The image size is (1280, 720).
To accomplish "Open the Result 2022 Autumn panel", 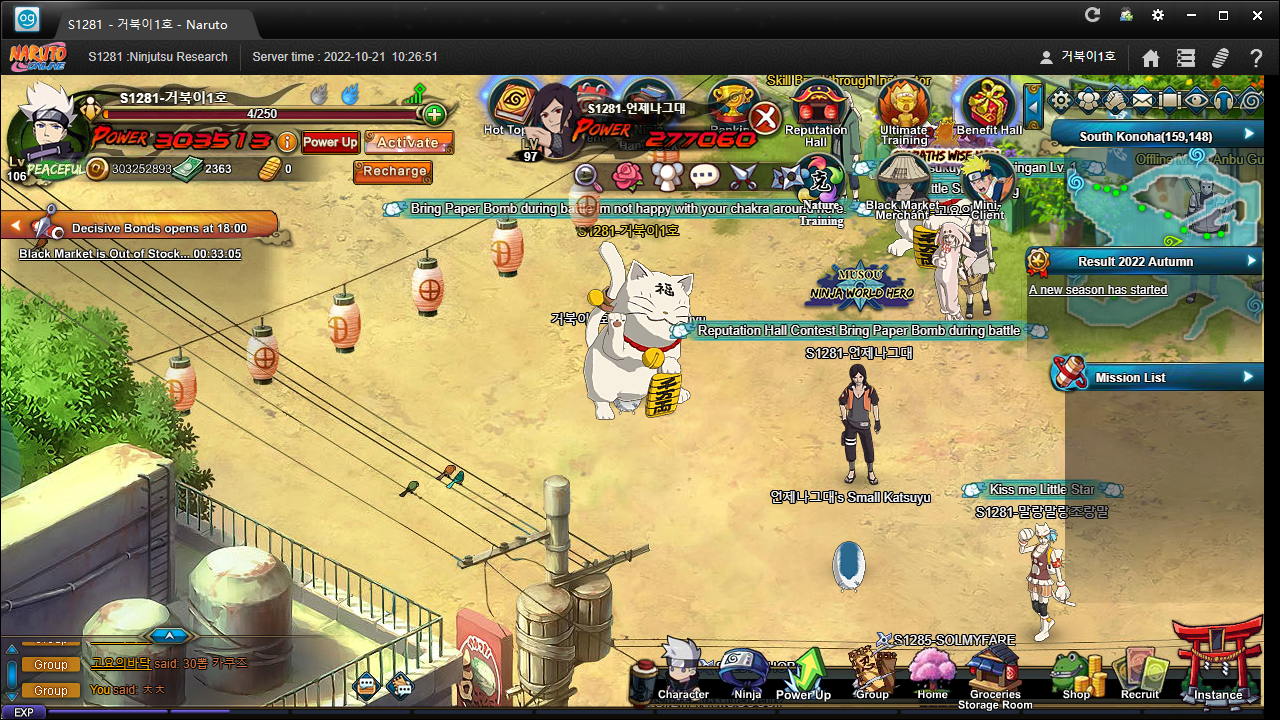I will click(x=1146, y=261).
